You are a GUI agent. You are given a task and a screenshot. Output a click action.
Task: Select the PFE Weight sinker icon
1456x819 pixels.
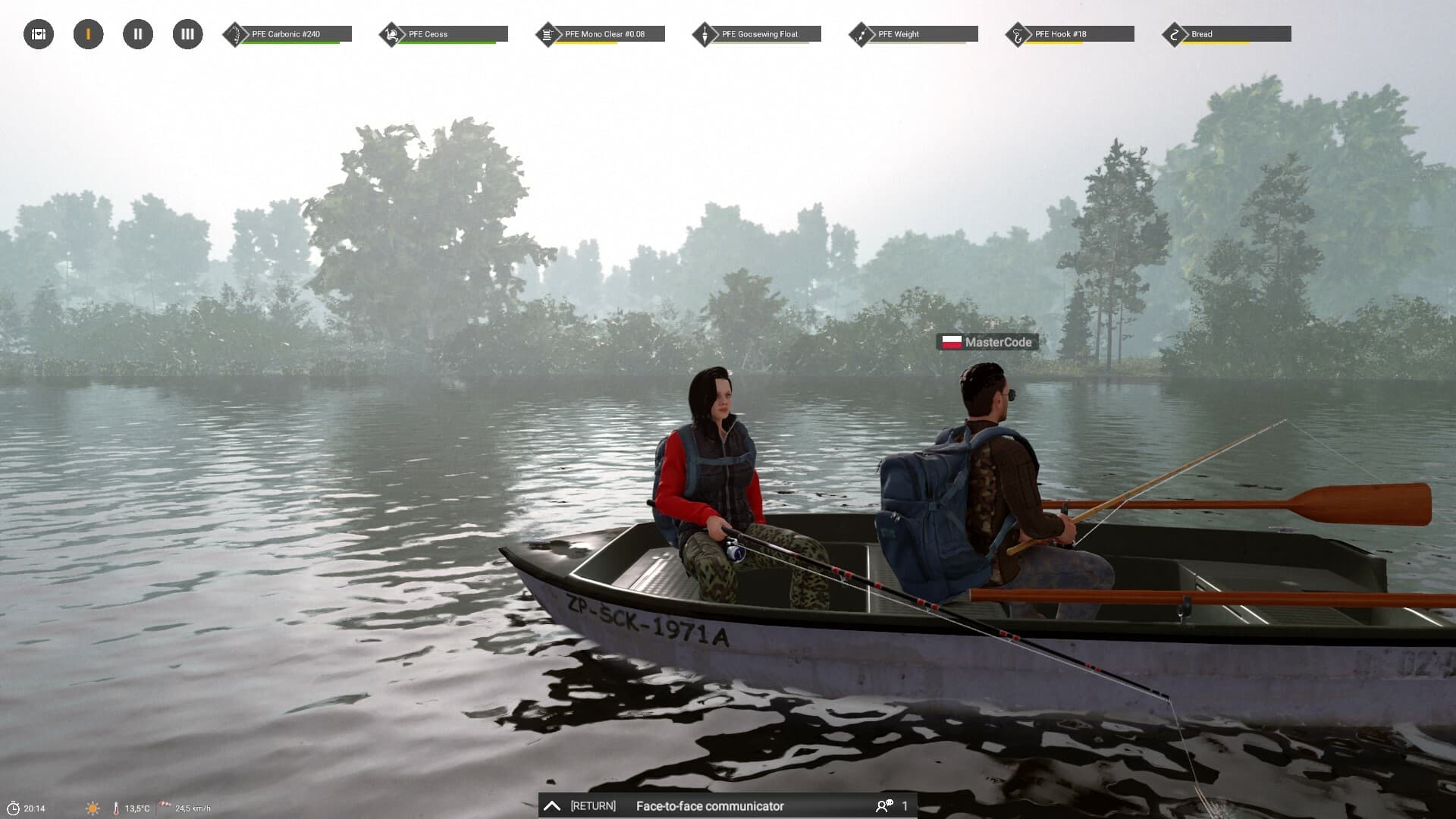coord(861,33)
